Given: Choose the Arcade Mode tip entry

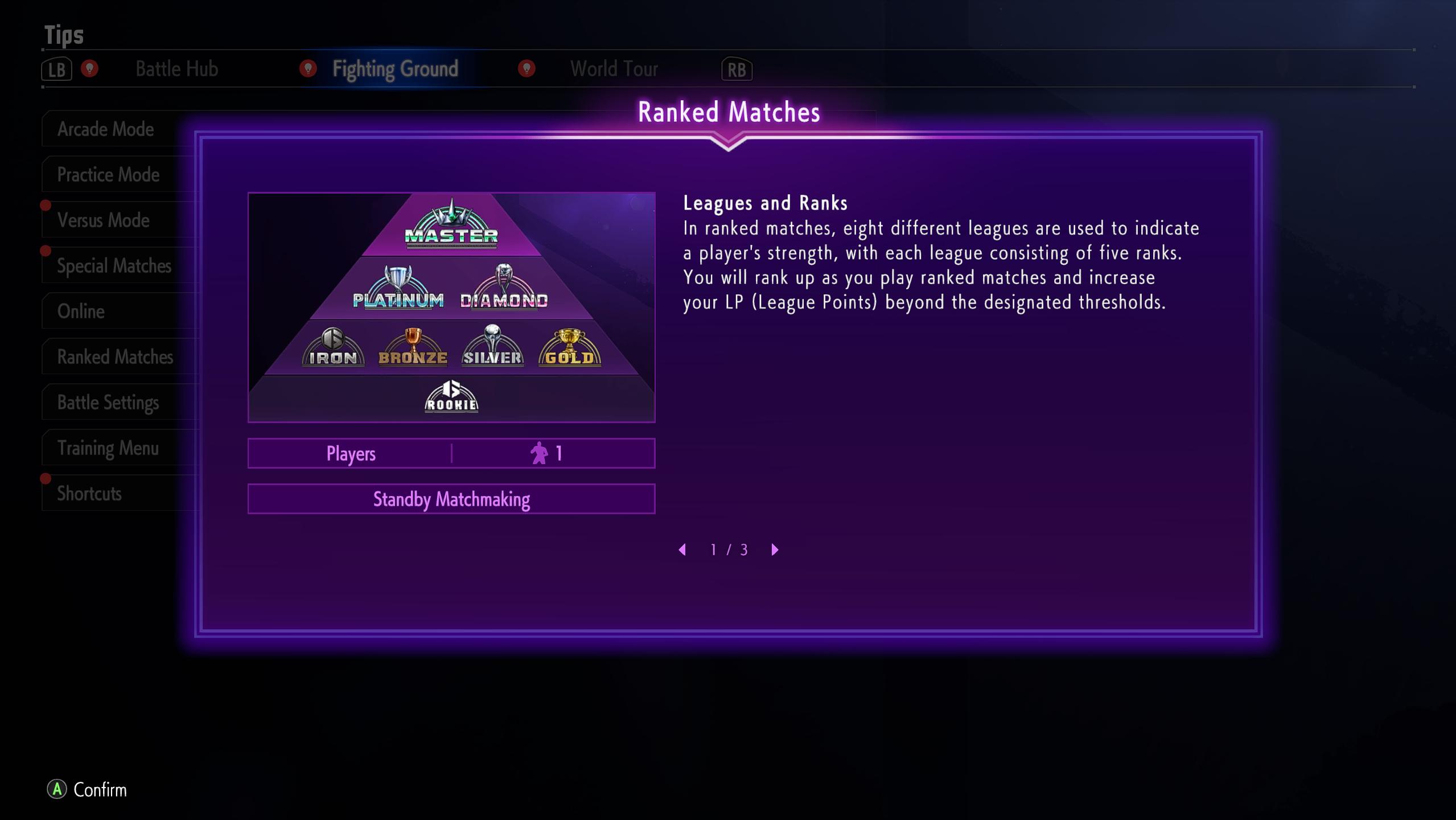Looking at the screenshot, I should tap(106, 129).
